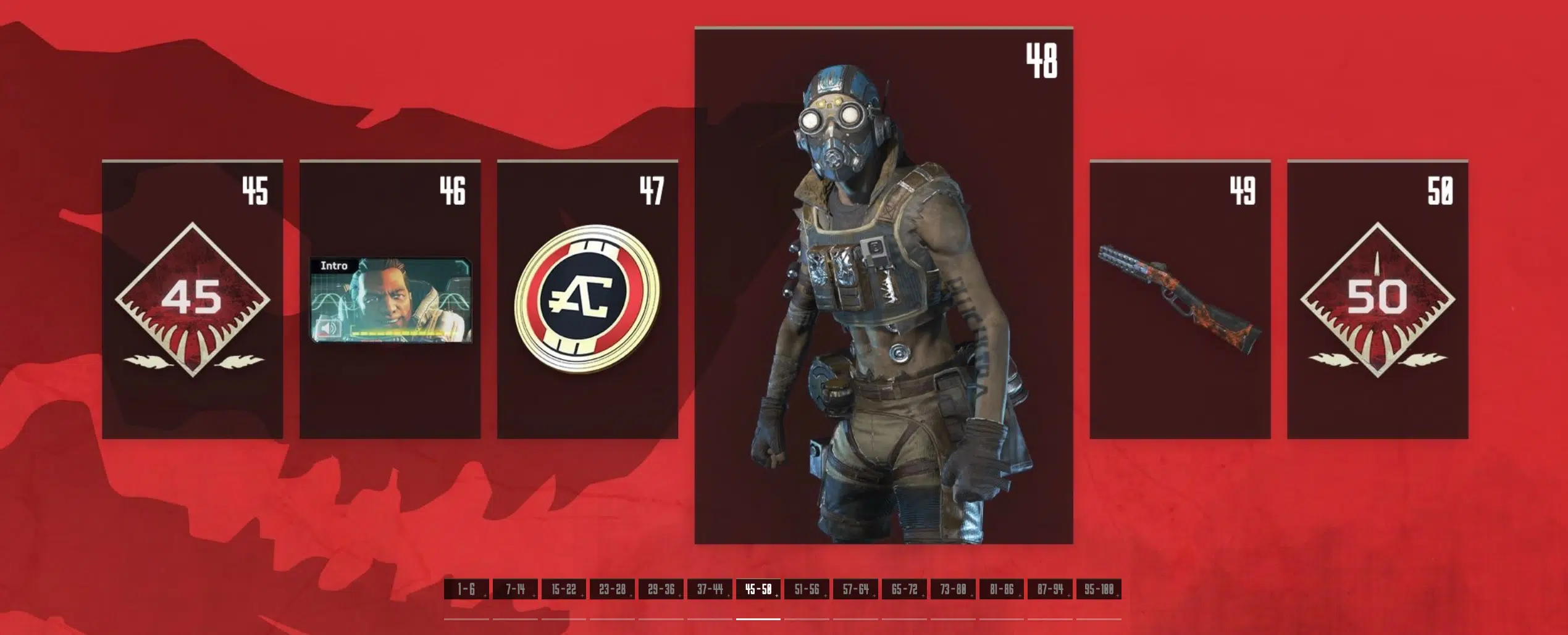This screenshot has width=1568, height=635.
Task: Go to the final 95-100 tab
Action: [x=1099, y=589]
